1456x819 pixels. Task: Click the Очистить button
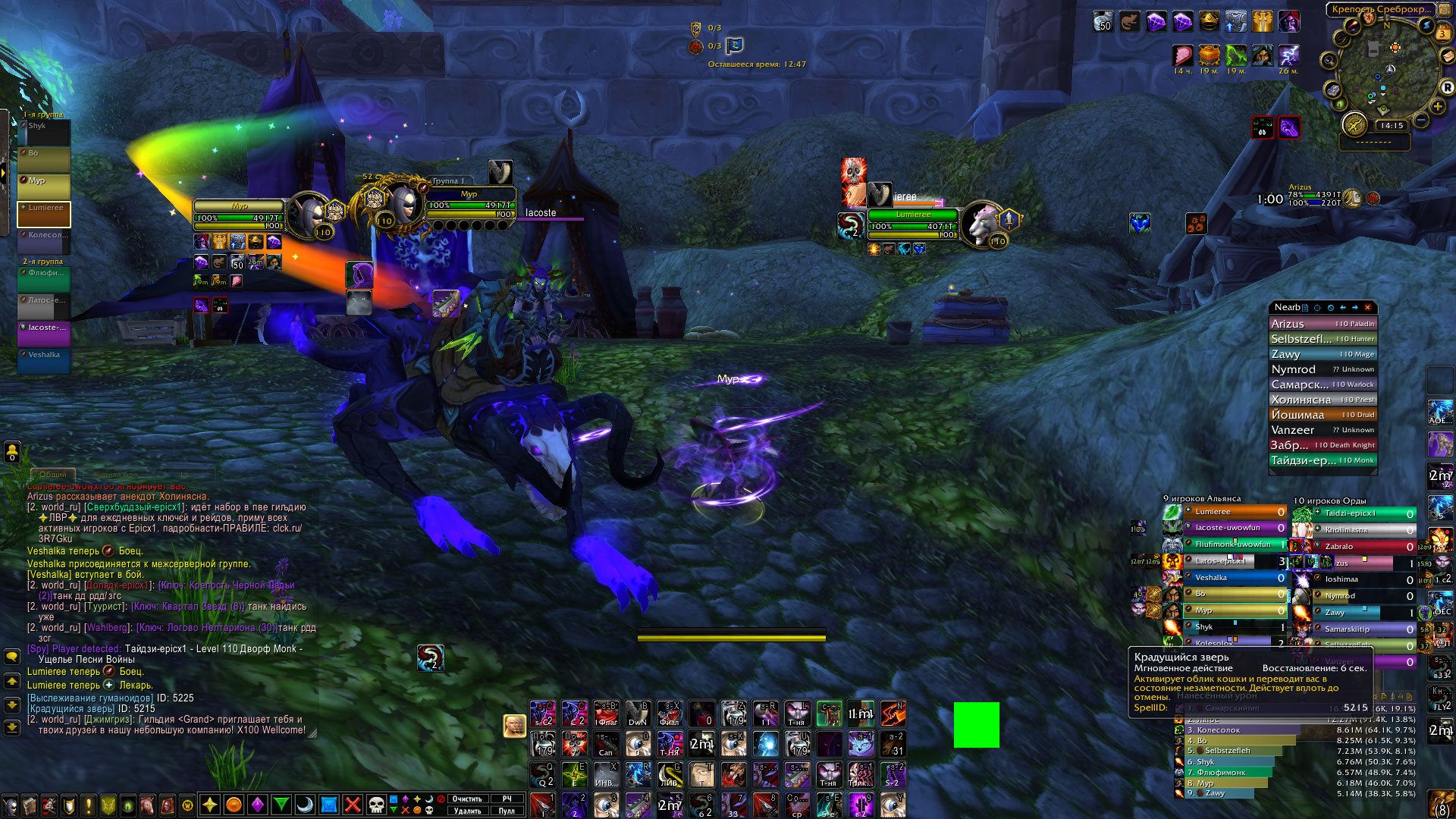pyautogui.click(x=467, y=799)
